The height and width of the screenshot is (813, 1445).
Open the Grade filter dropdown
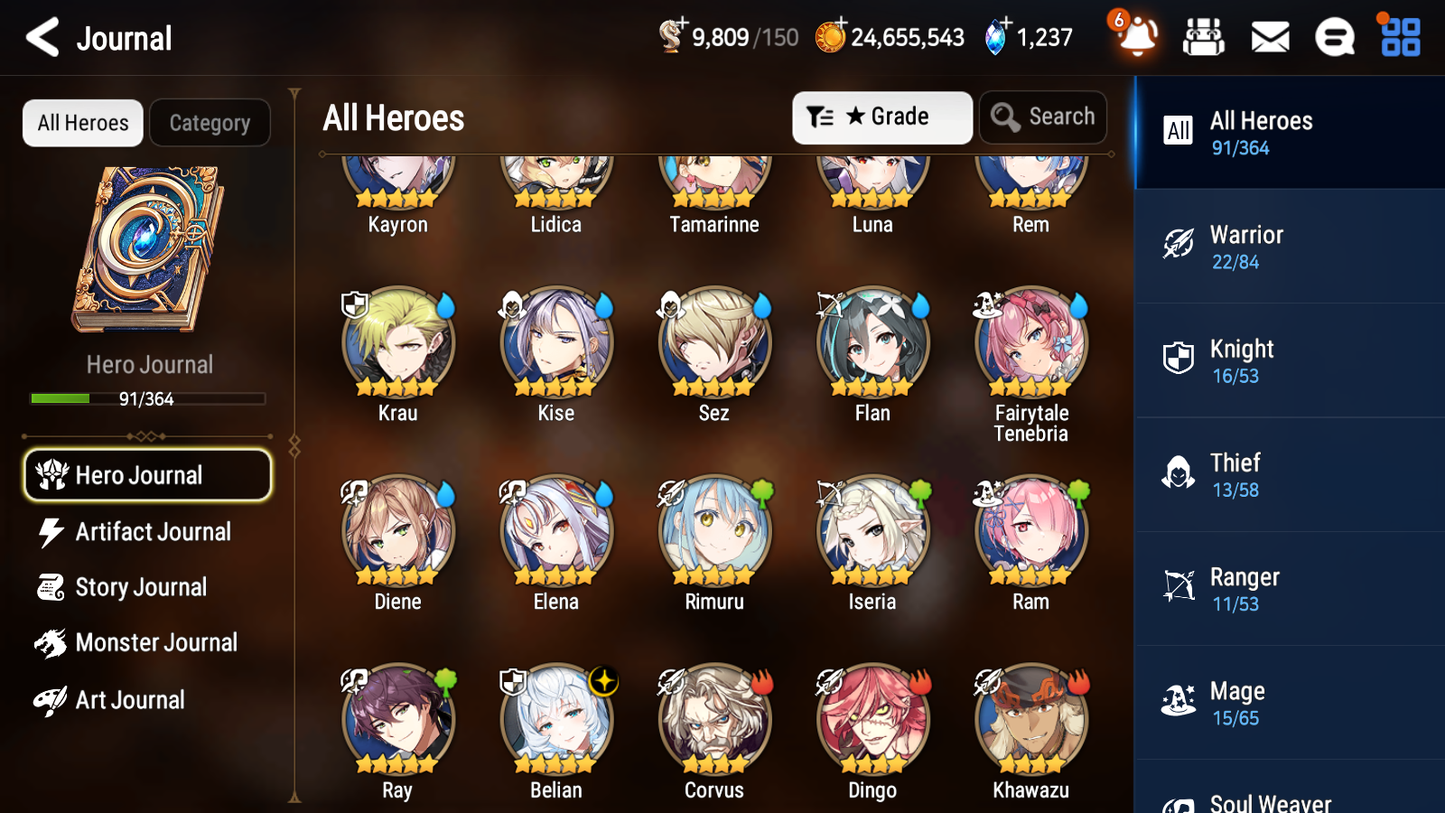coord(882,117)
